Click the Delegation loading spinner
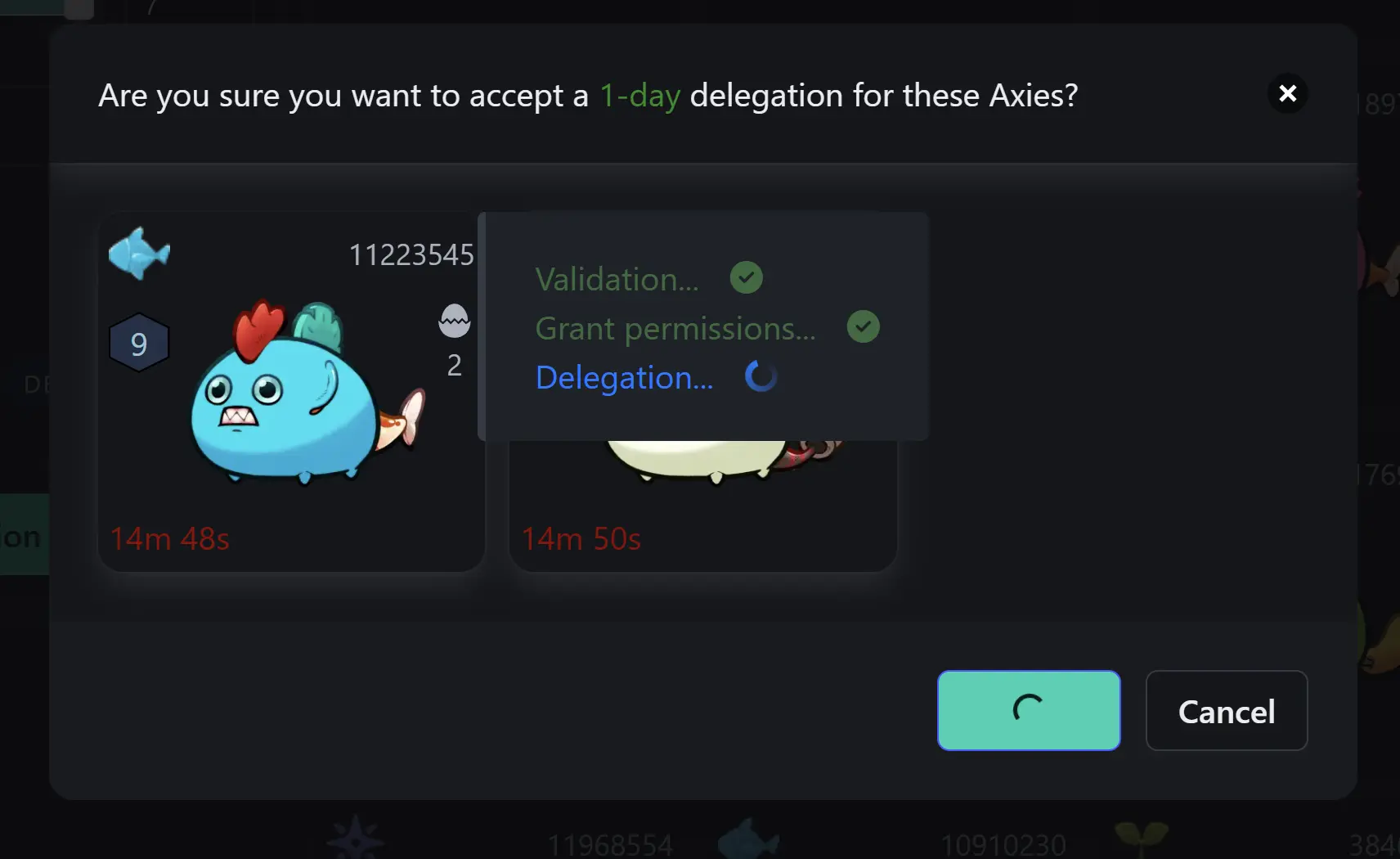Viewport: 1400px width, 859px height. [x=761, y=376]
